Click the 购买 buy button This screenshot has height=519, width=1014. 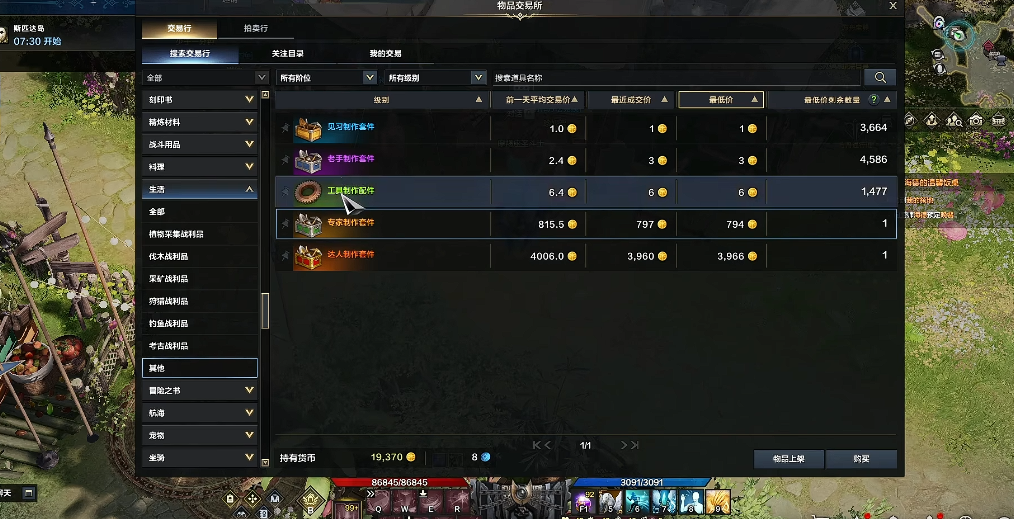pyautogui.click(x=861, y=459)
